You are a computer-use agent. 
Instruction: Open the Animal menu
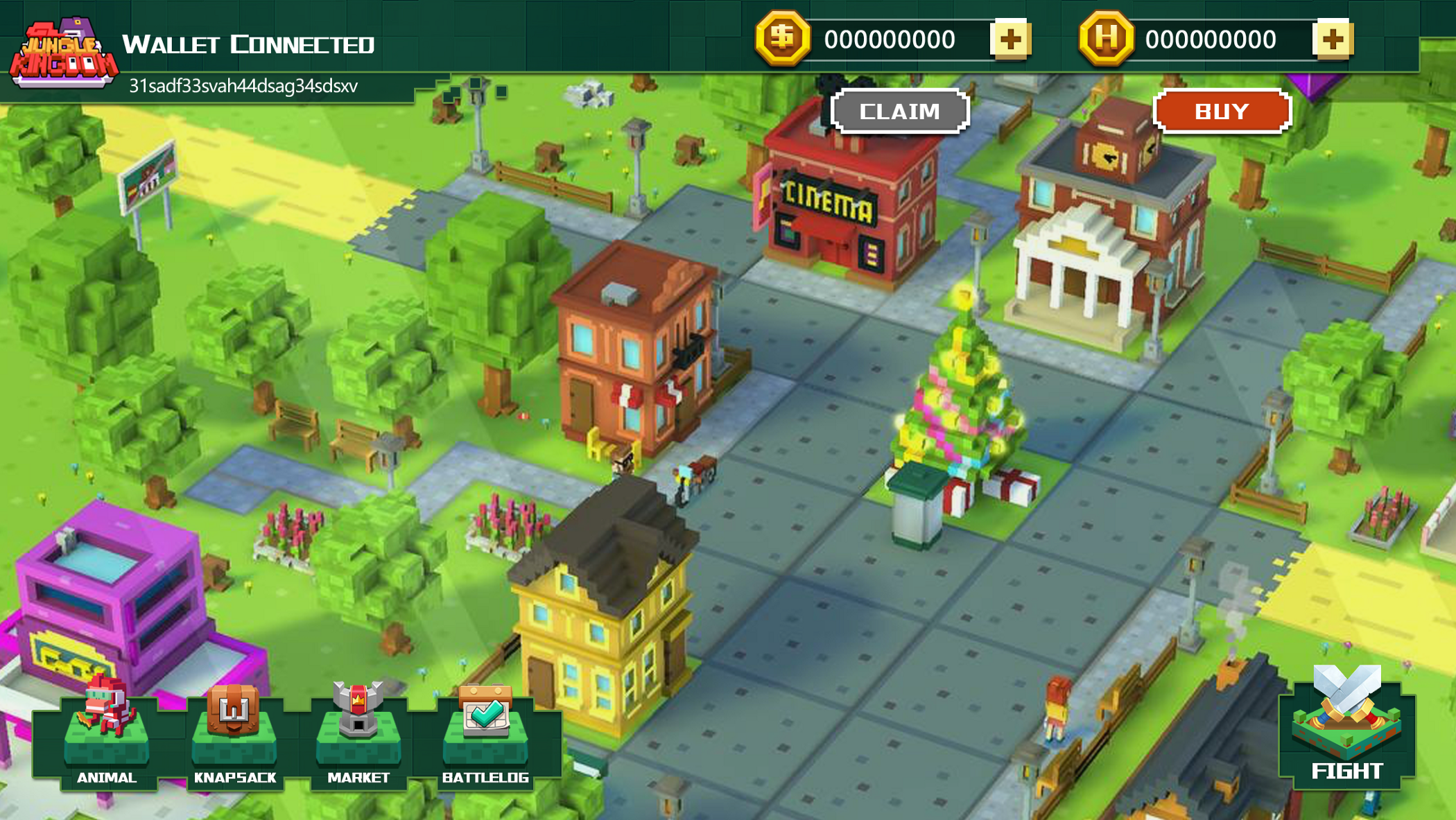106,738
